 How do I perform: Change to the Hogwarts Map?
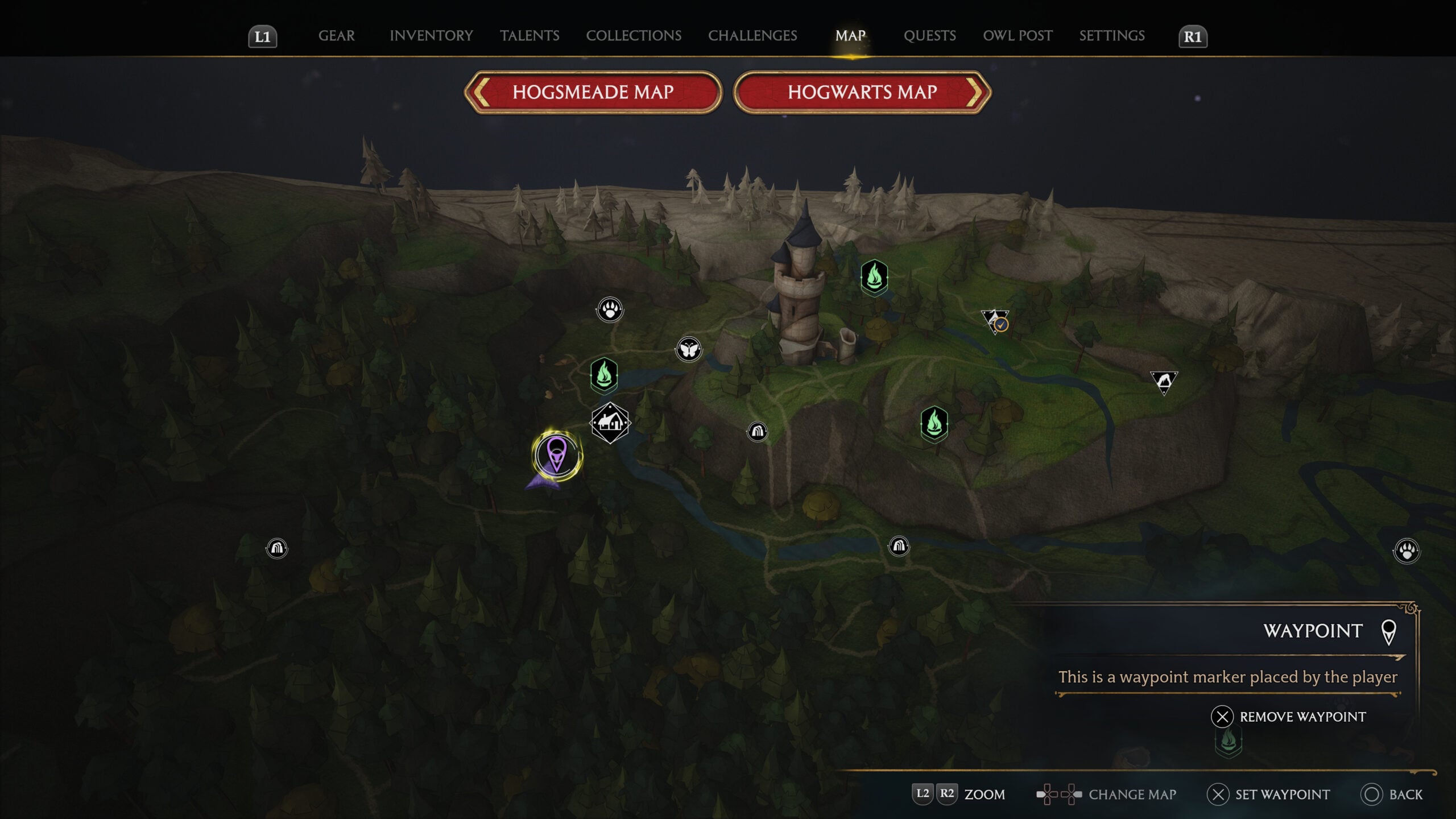pyautogui.click(x=862, y=92)
